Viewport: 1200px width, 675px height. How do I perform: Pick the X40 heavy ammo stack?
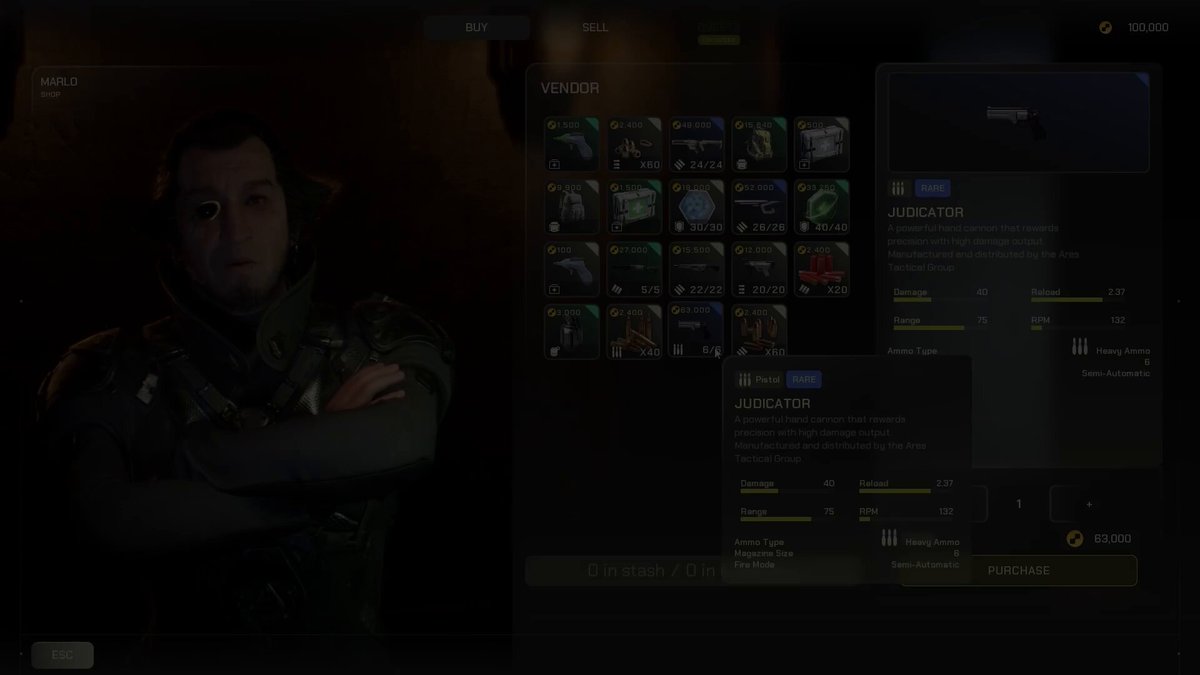(x=635, y=331)
